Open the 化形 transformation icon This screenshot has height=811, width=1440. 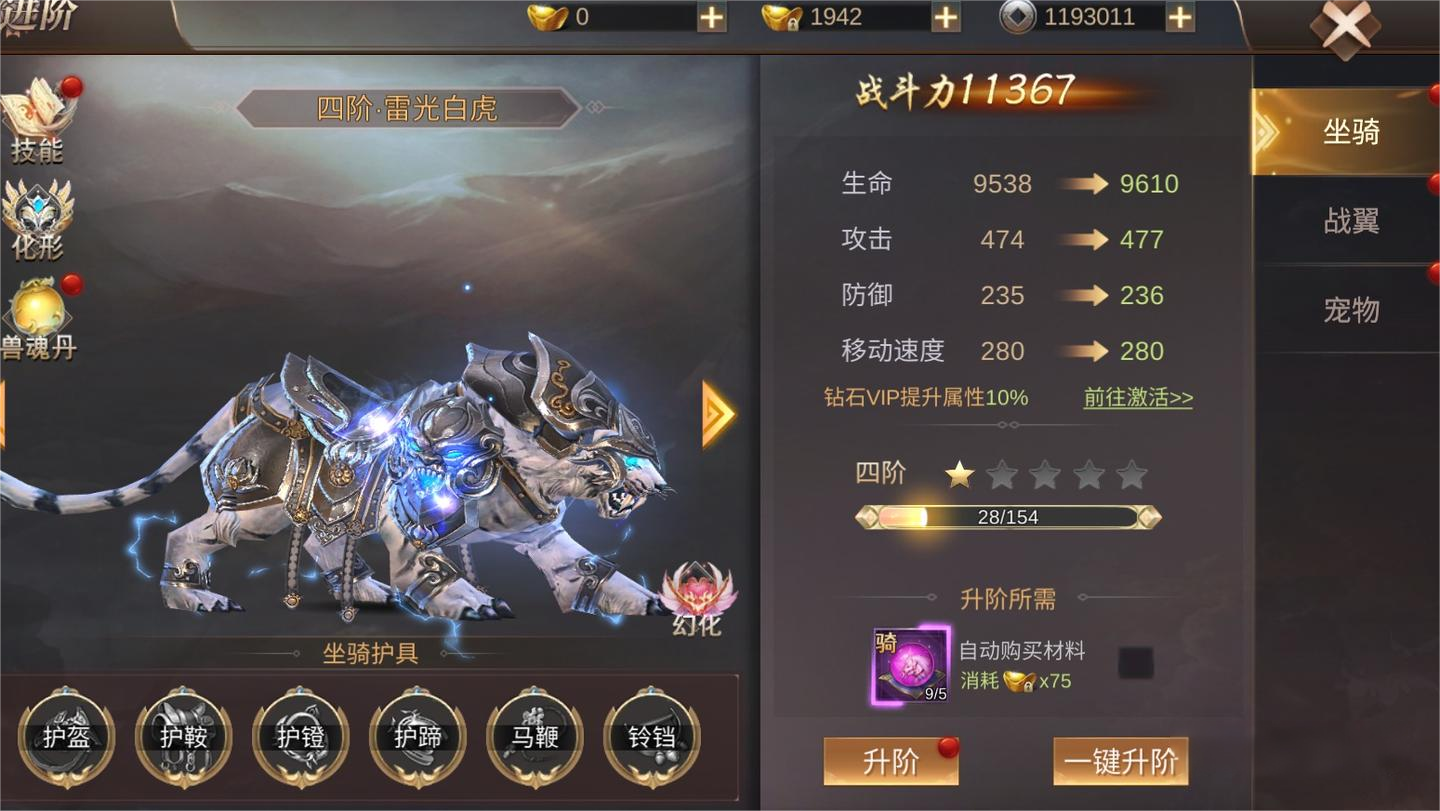(x=38, y=218)
